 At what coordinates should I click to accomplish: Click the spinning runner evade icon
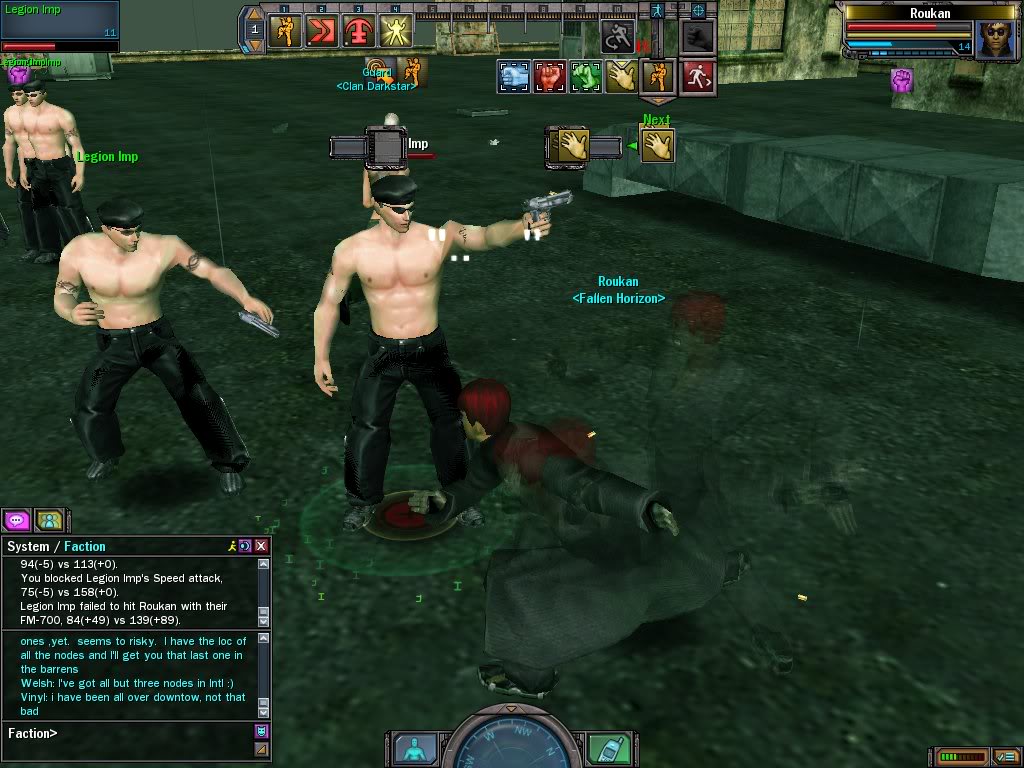coord(618,38)
